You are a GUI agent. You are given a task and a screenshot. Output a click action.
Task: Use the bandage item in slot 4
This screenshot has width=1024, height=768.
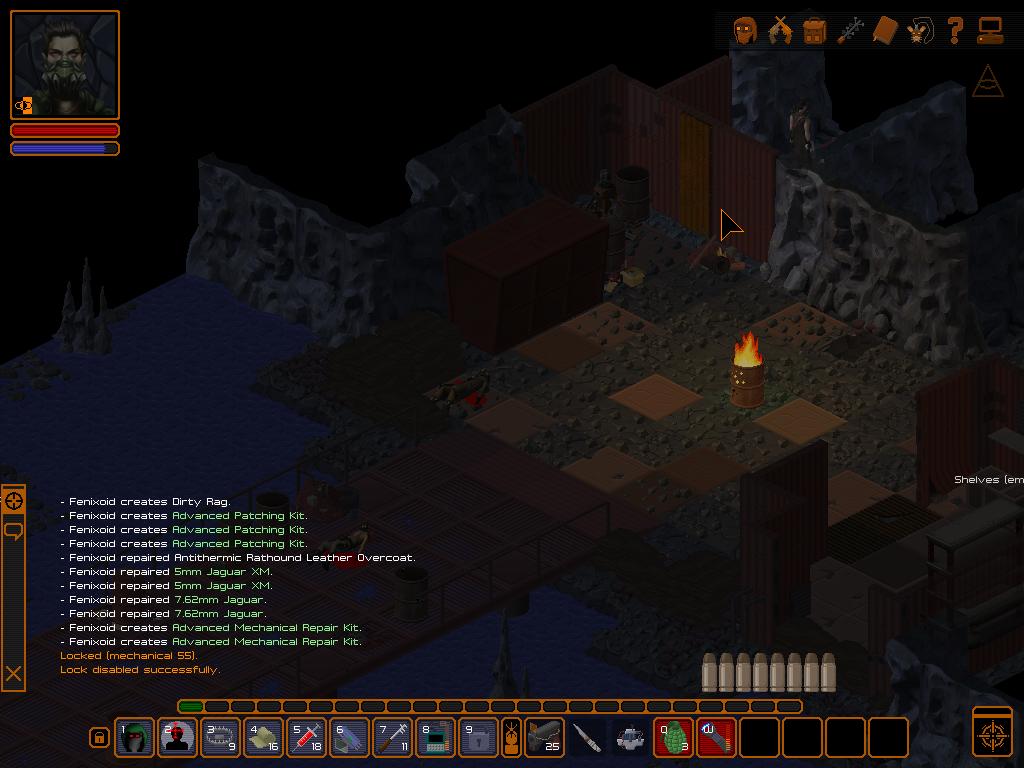pyautogui.click(x=263, y=738)
